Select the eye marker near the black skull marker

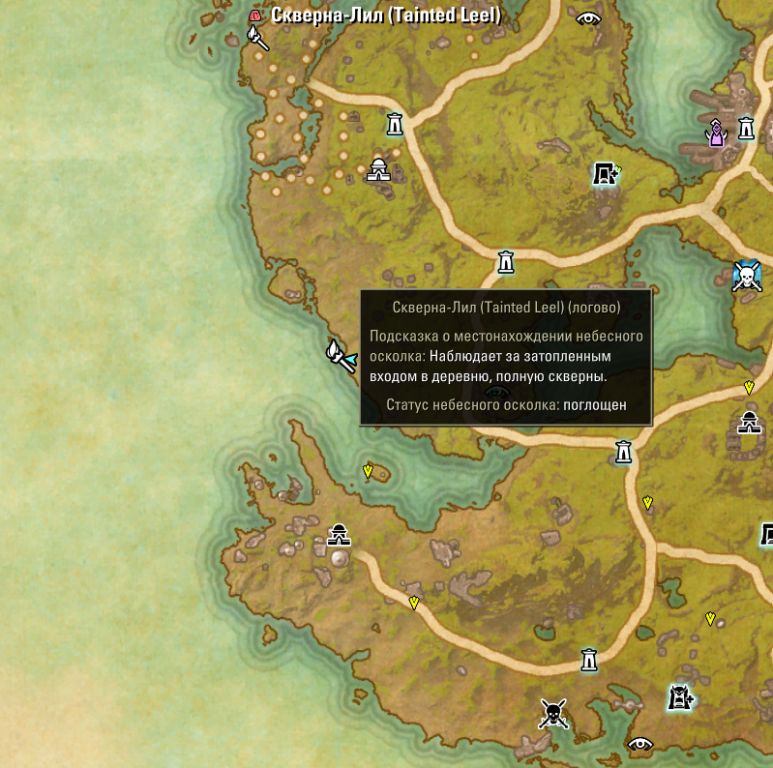pyautogui.click(x=639, y=743)
